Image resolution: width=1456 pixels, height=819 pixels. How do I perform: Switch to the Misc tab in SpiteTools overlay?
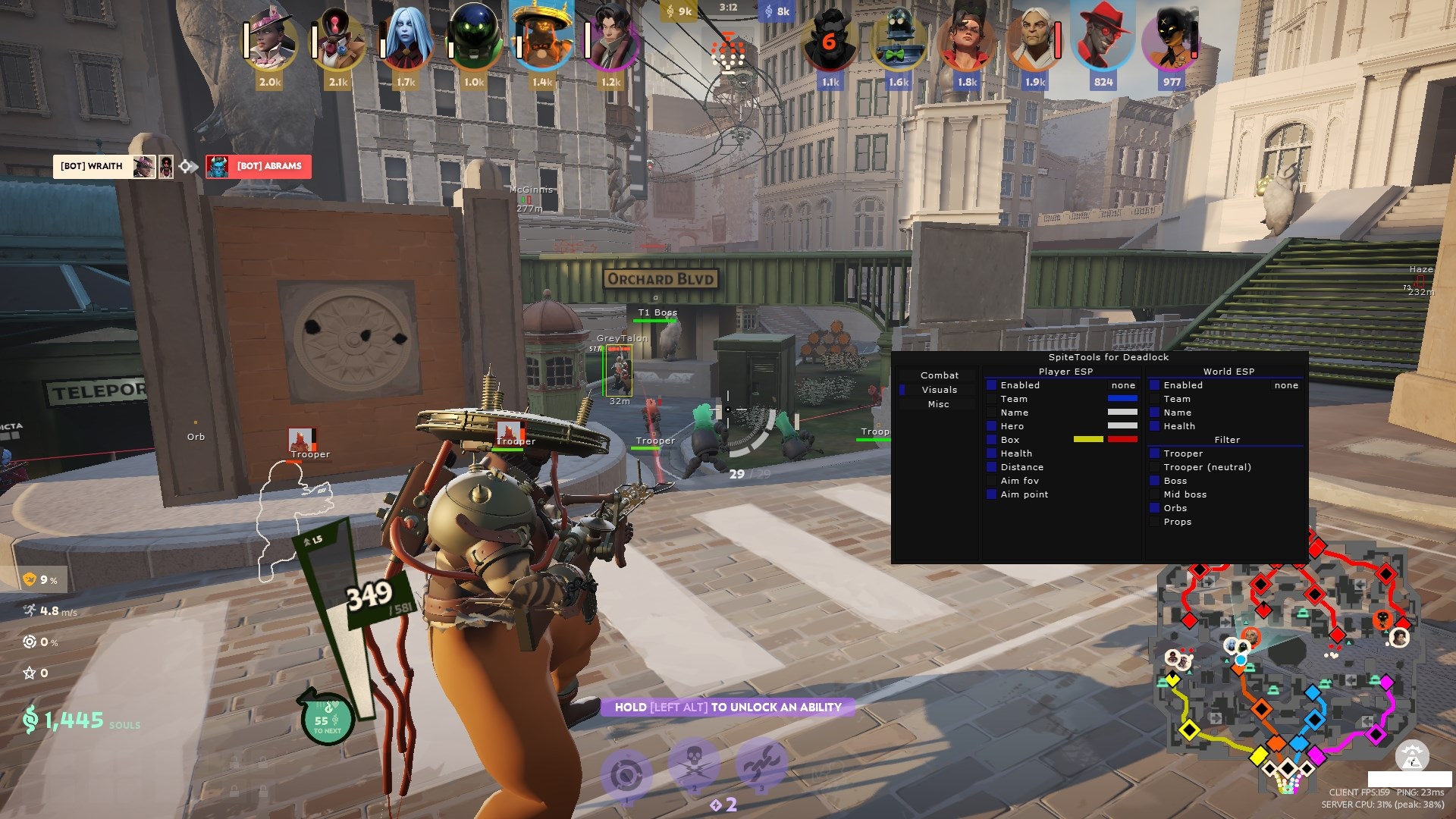click(939, 404)
